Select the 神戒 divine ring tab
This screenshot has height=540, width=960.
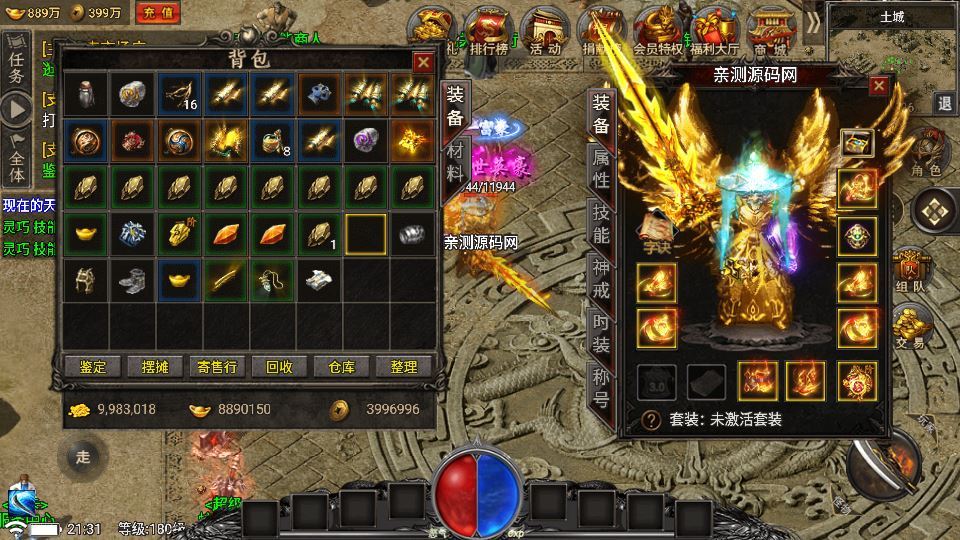pyautogui.click(x=602, y=280)
